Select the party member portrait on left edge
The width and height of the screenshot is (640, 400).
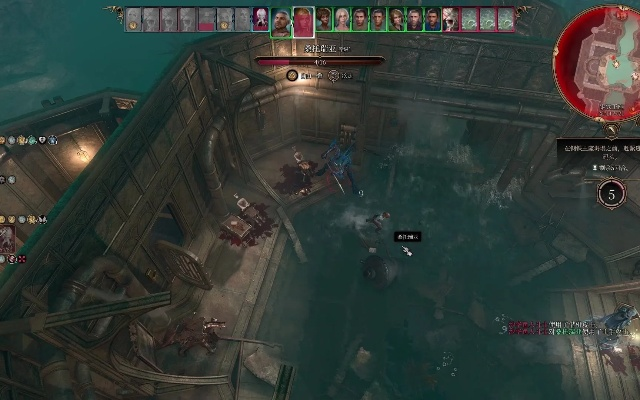tap(7, 238)
